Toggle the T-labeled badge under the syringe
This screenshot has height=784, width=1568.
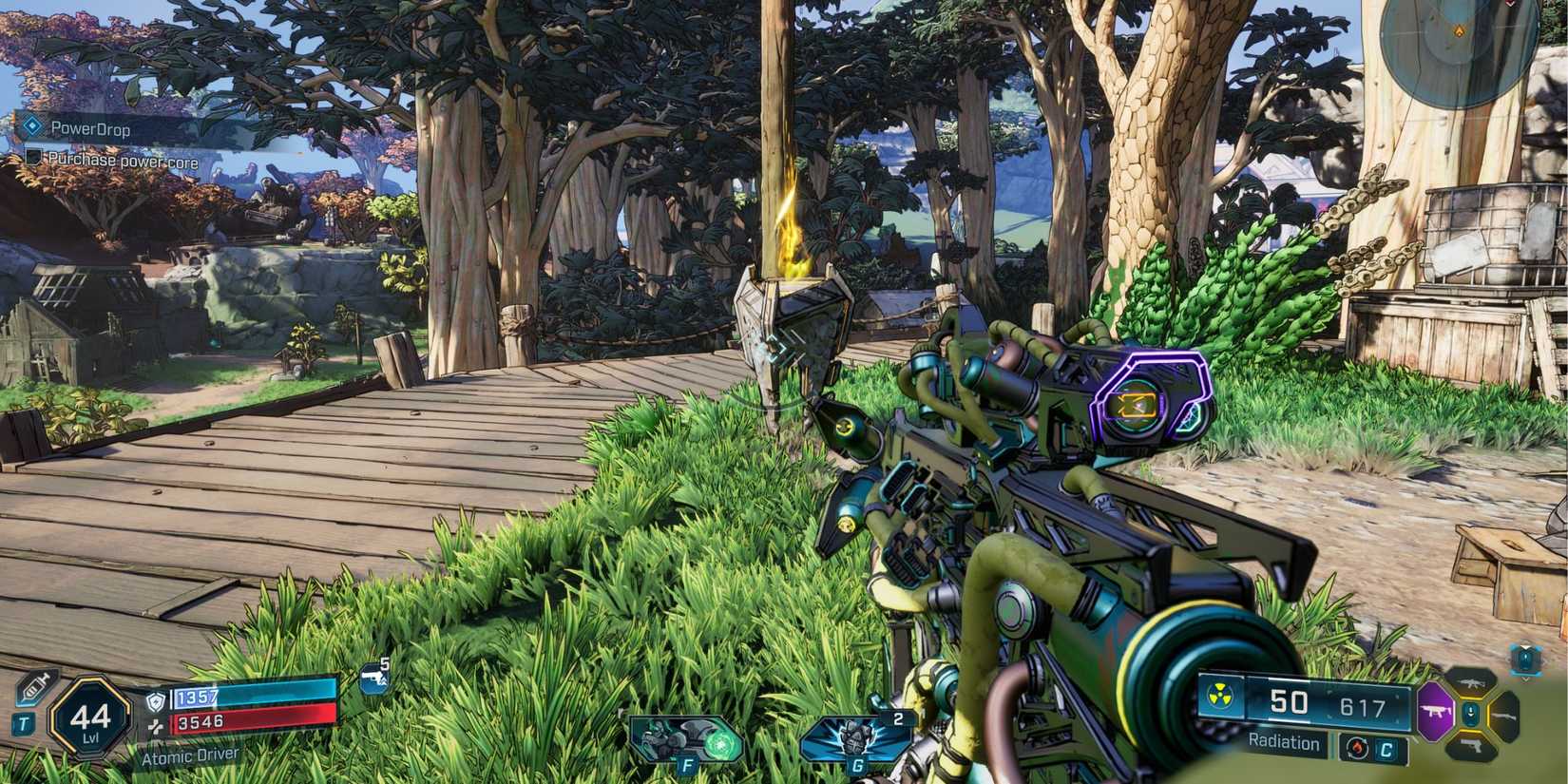25,724
